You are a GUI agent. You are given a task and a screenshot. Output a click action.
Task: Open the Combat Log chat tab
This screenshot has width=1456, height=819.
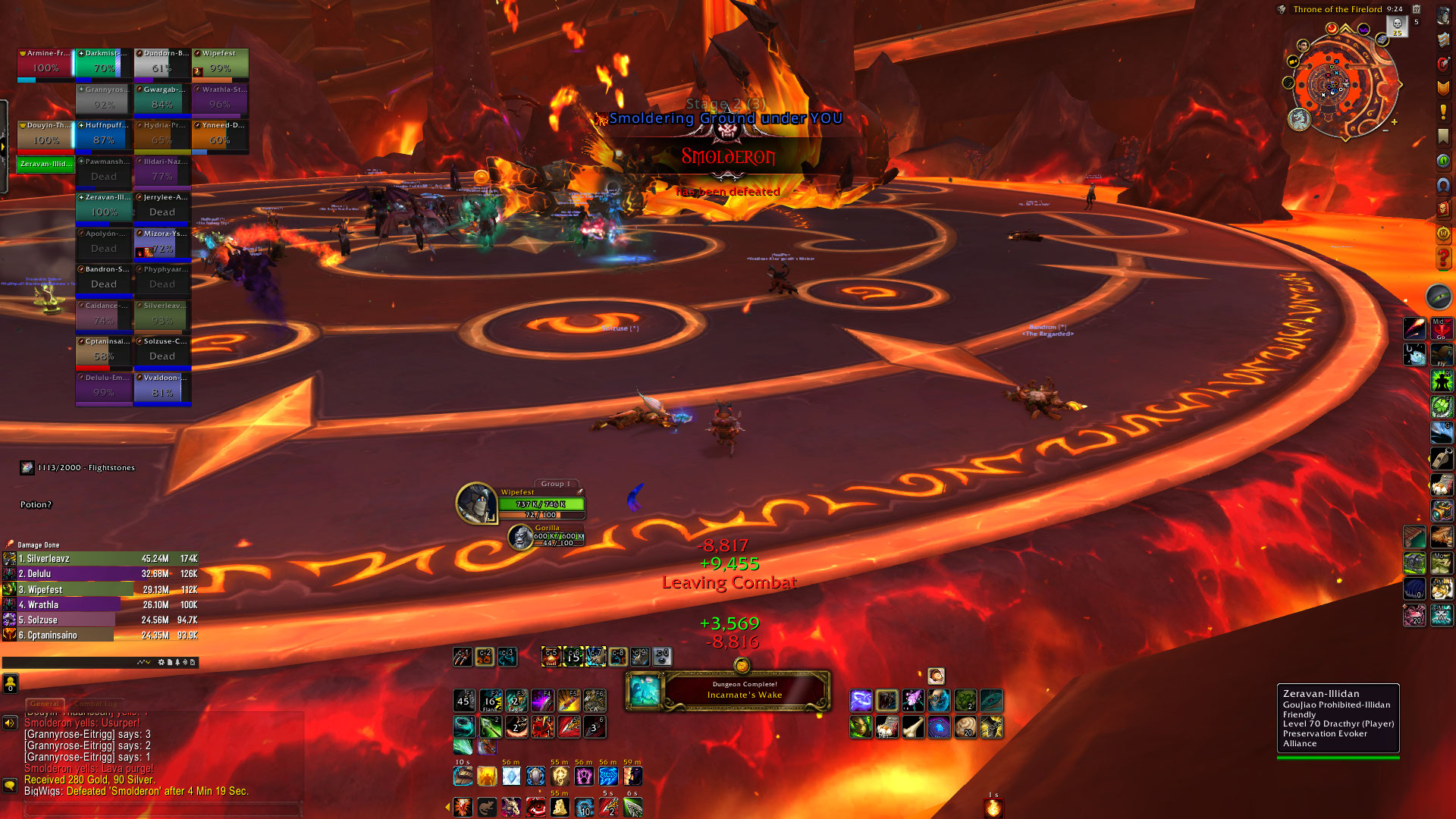pyautogui.click(x=97, y=704)
